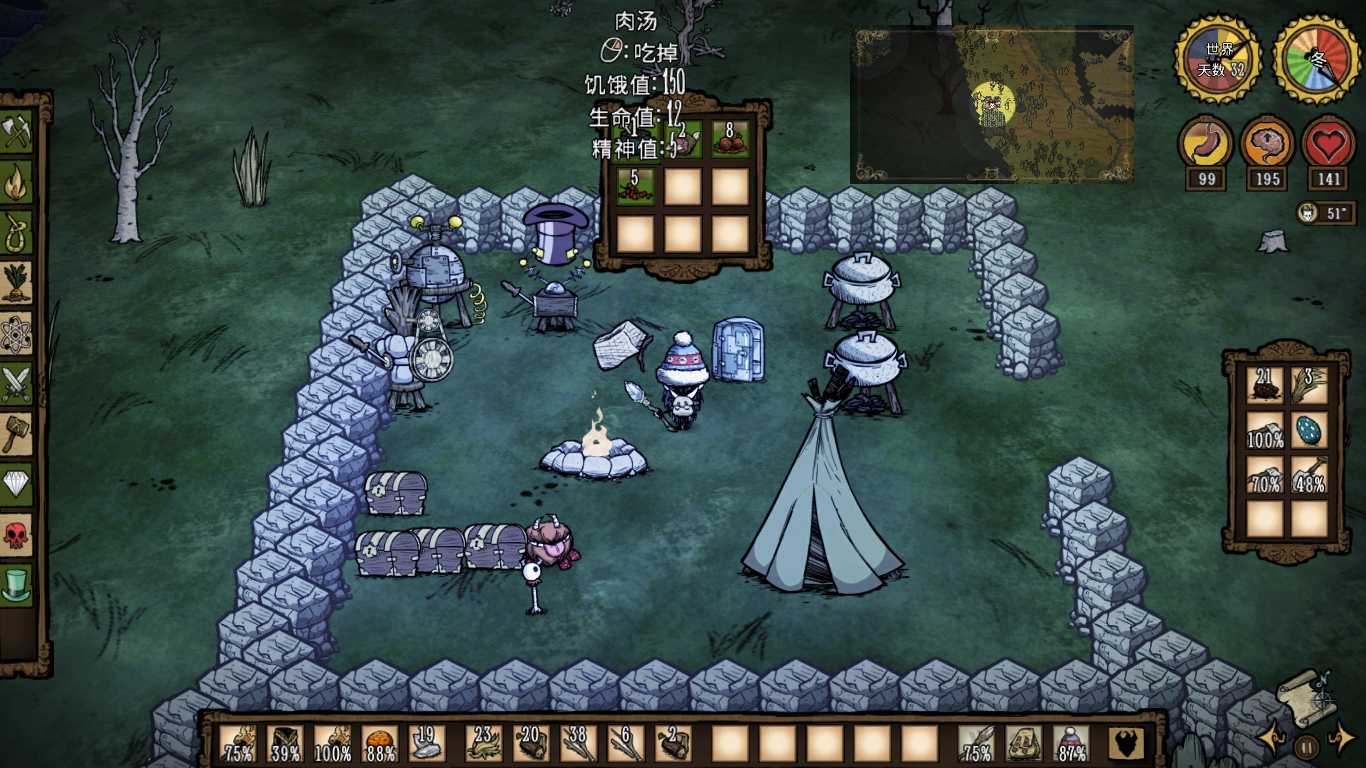1366x768 pixels.
Task: Select the blue spotted egg in backpack
Action: coord(1309,429)
